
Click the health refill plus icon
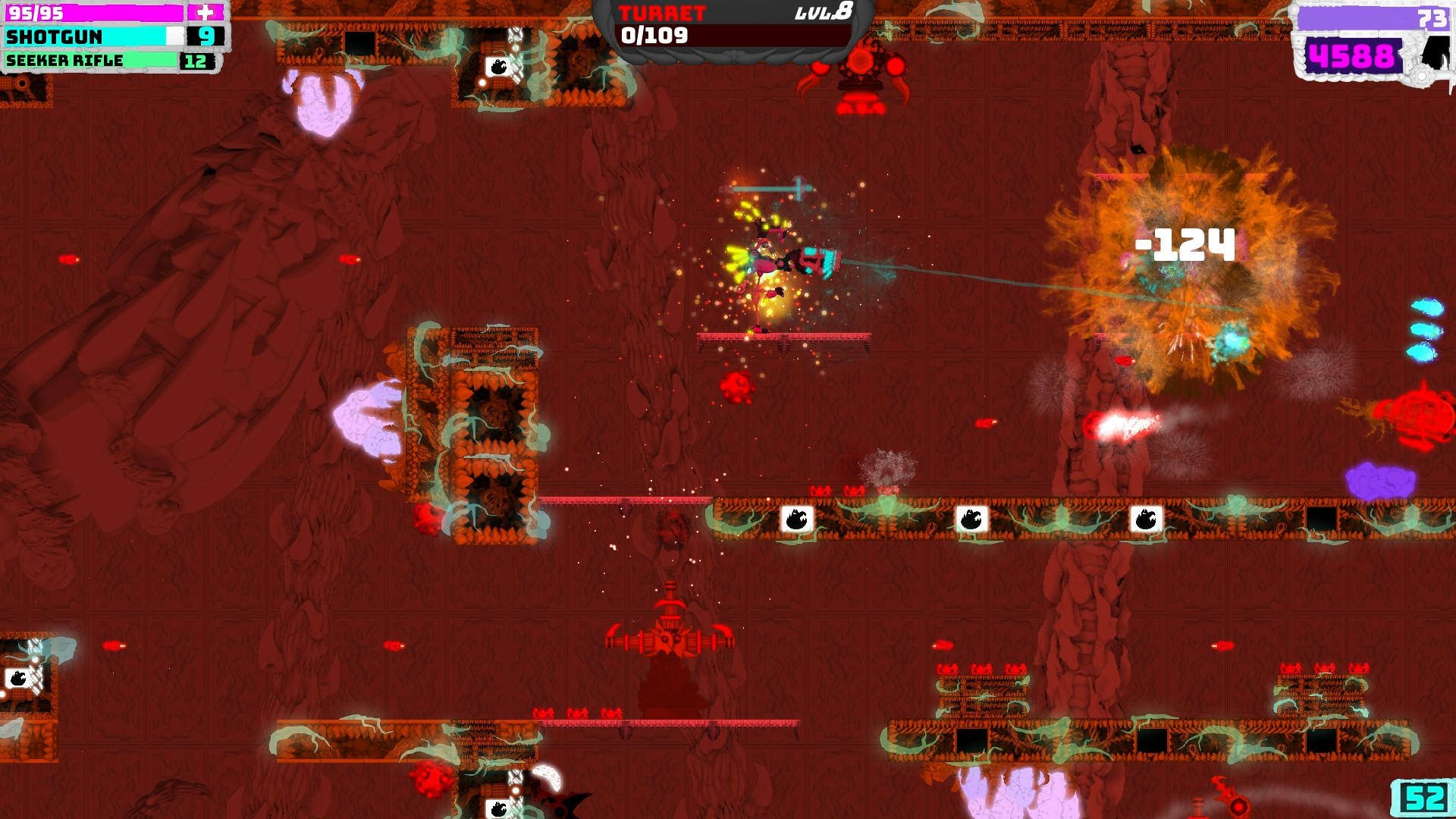(x=206, y=11)
